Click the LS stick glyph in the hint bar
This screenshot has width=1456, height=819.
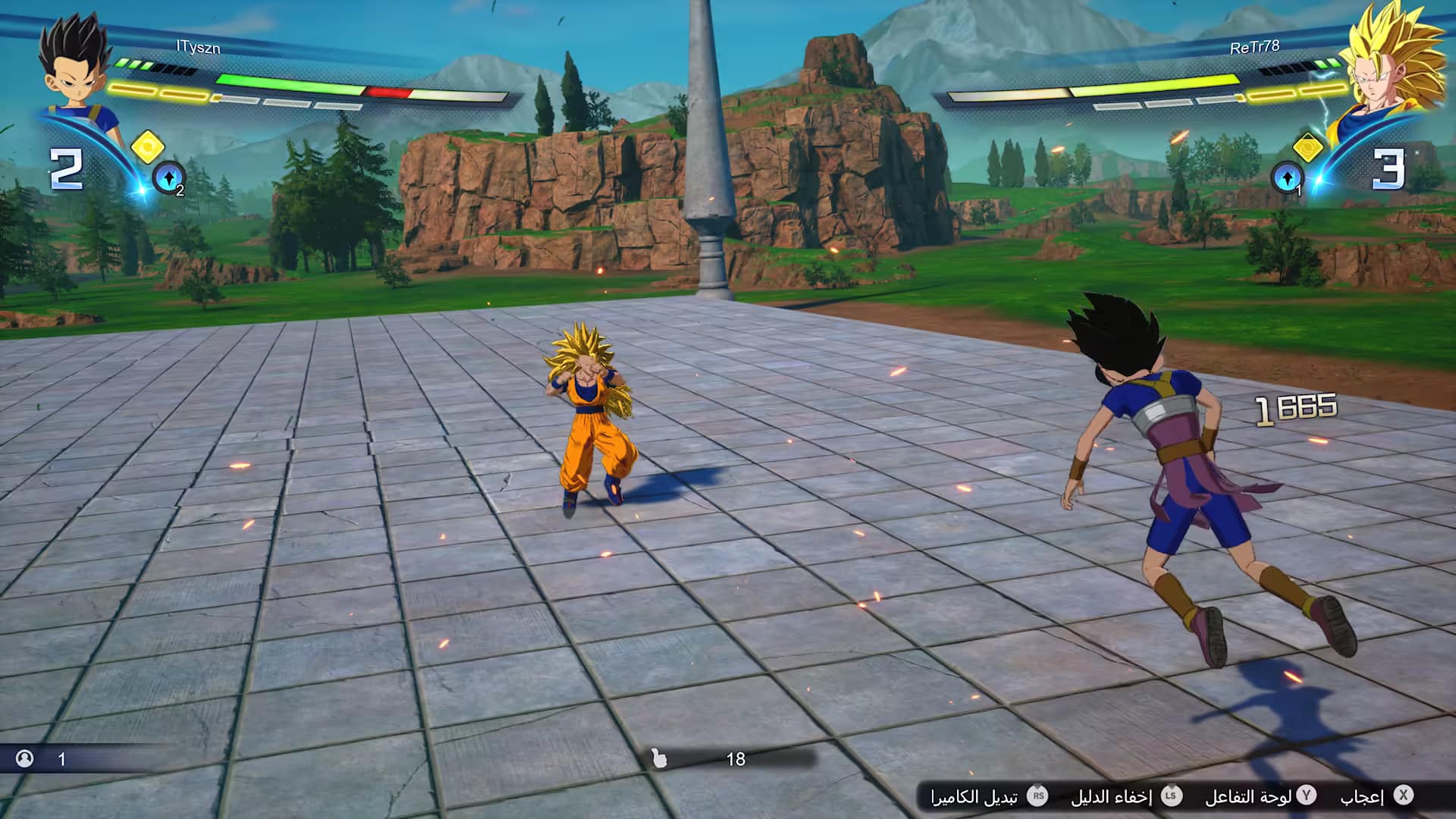click(1172, 796)
